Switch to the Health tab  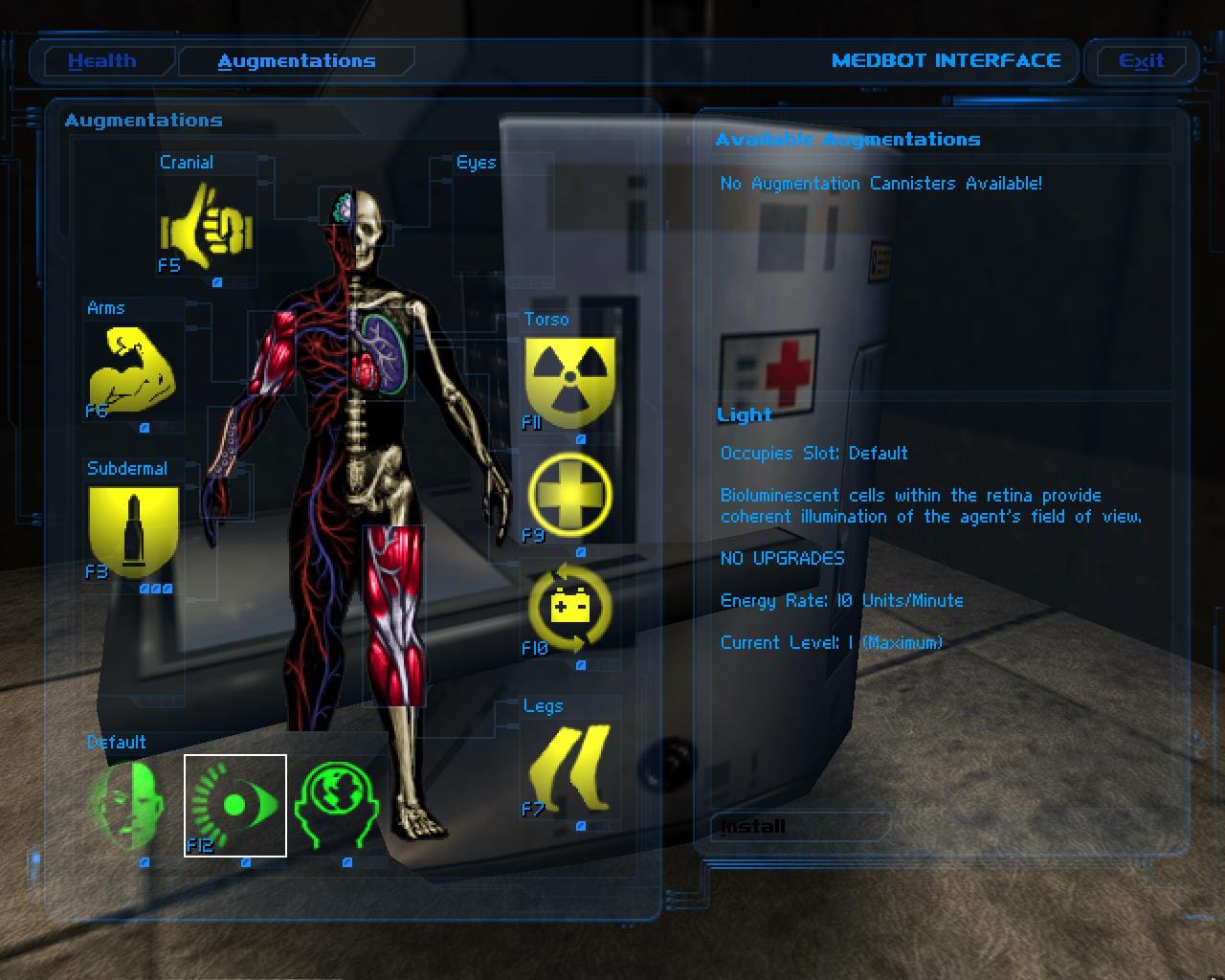pos(102,61)
